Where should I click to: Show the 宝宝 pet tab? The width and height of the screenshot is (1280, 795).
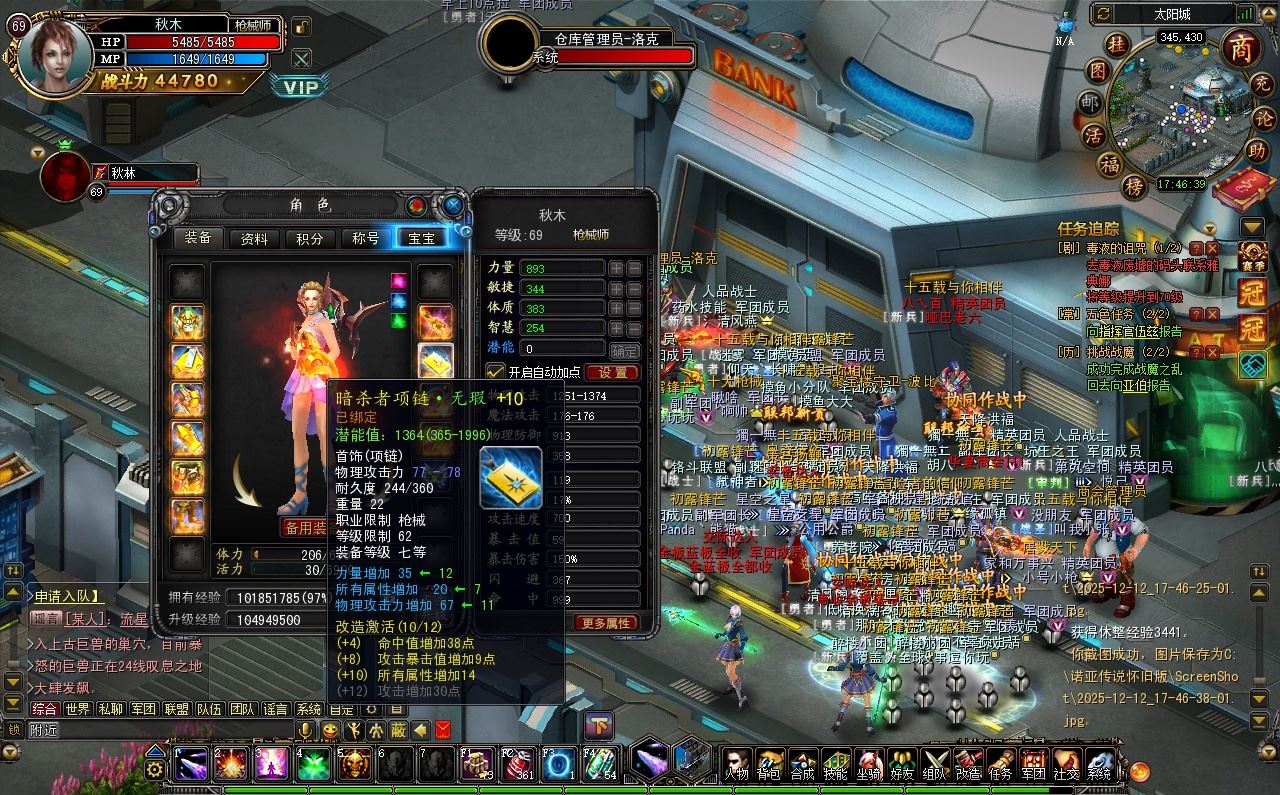click(422, 238)
